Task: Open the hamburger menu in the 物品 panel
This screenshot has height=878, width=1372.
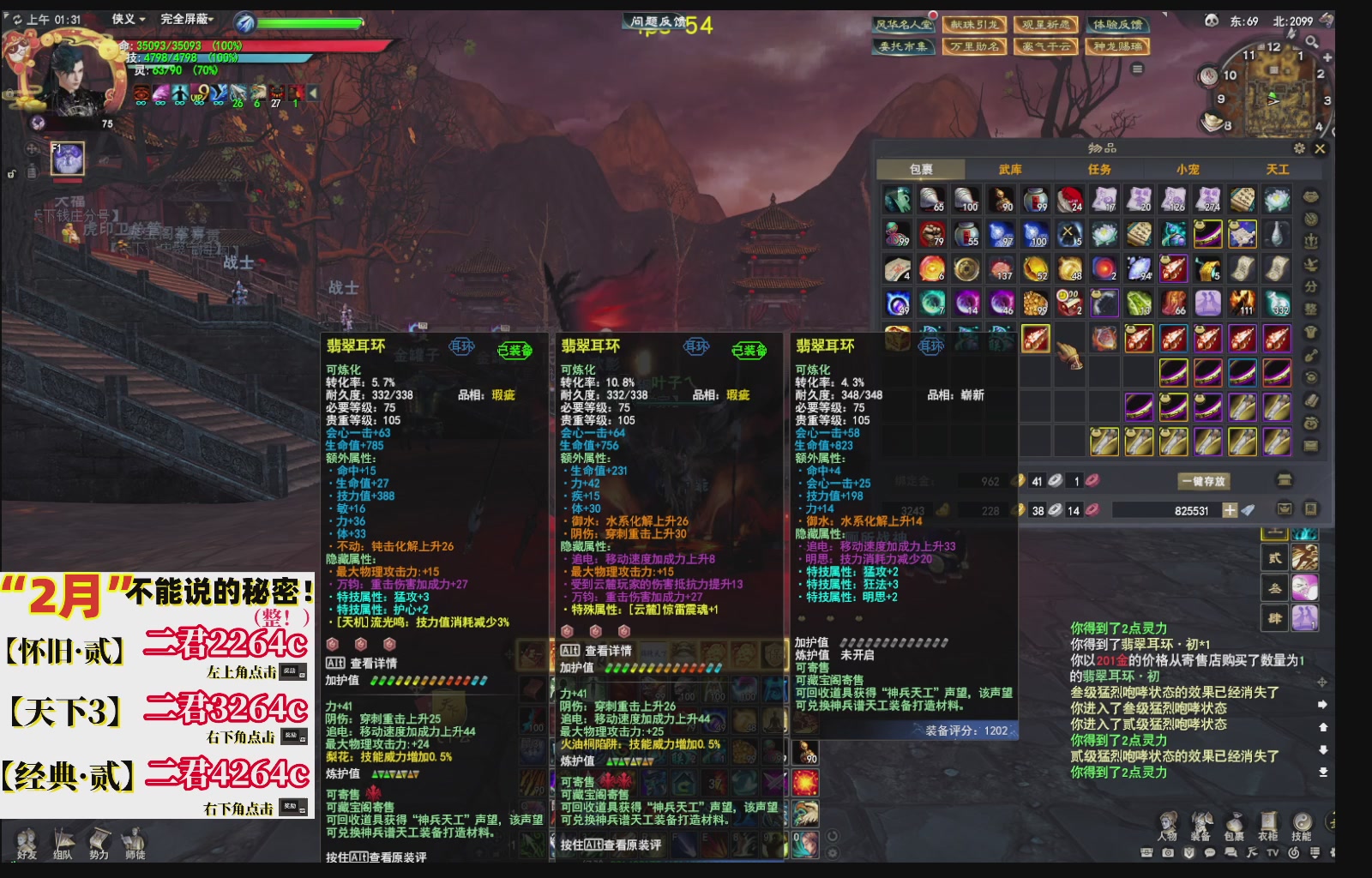Action: click(1299, 149)
